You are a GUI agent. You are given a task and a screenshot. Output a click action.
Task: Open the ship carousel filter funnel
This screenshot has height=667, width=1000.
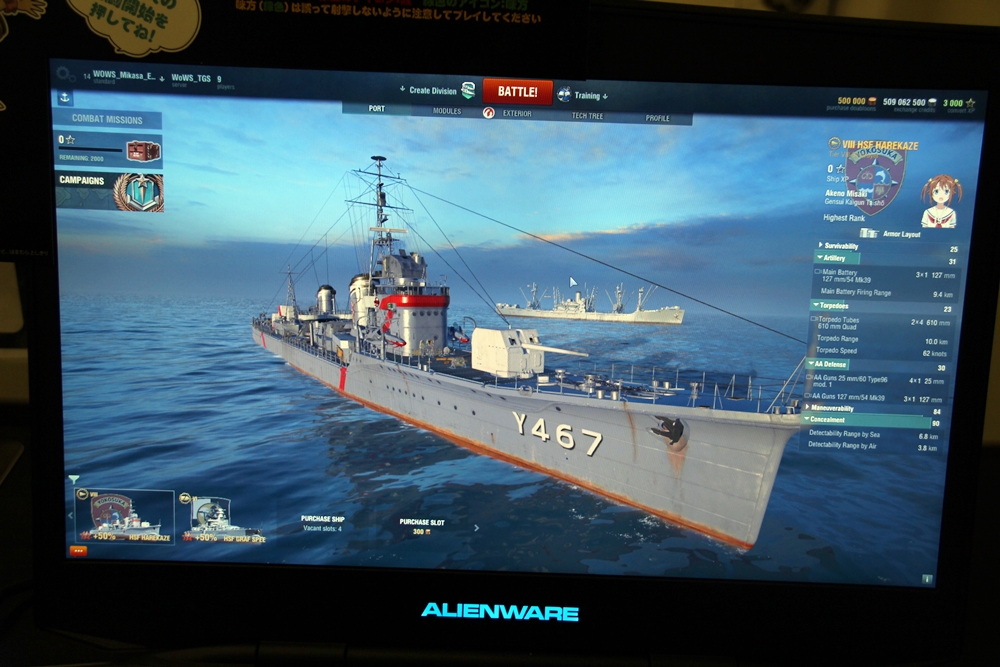pos(73,480)
